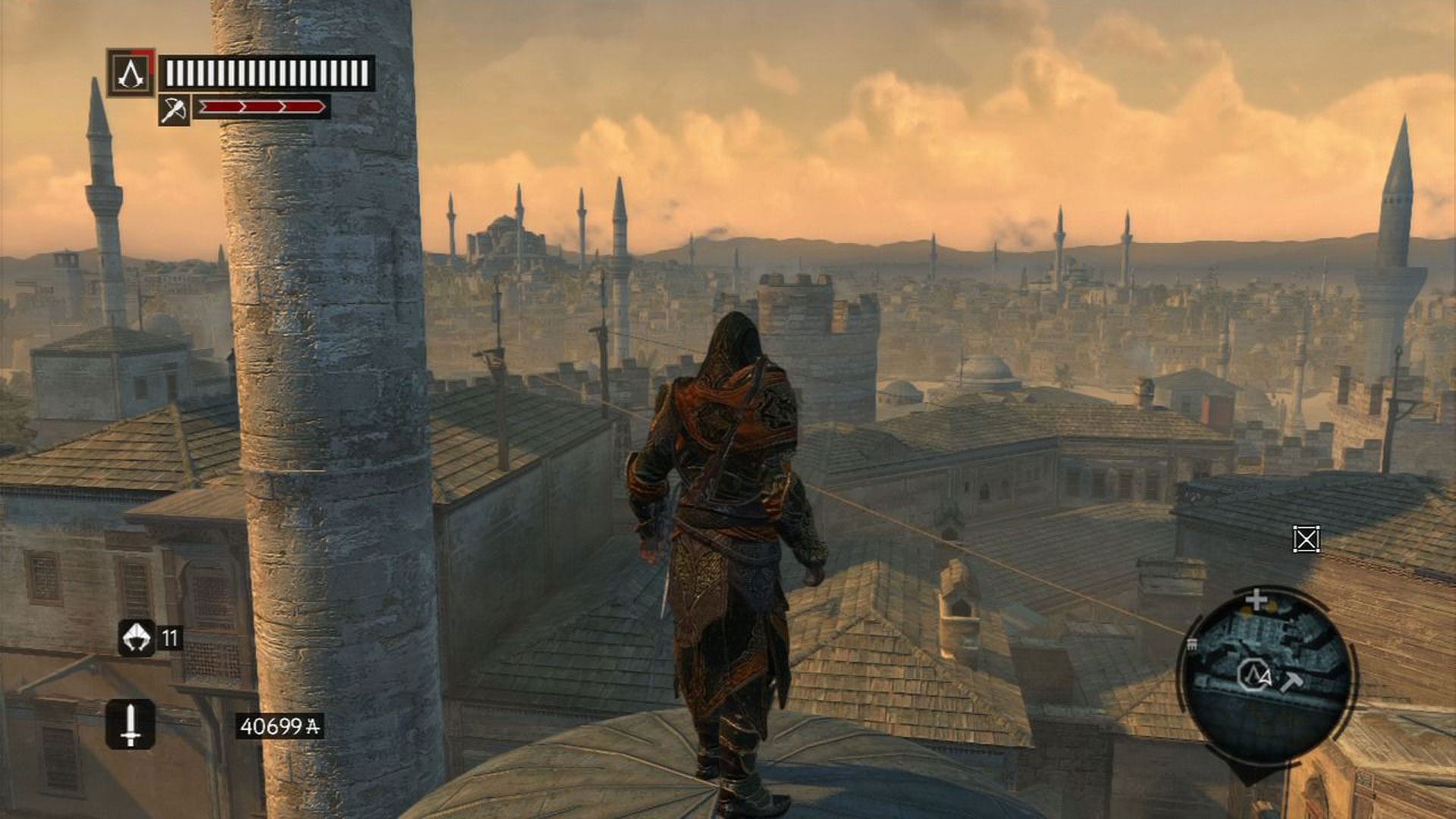The image size is (1456, 819).
Task: Click the Assassin insignia icon beside the health bar
Action: tap(131, 73)
